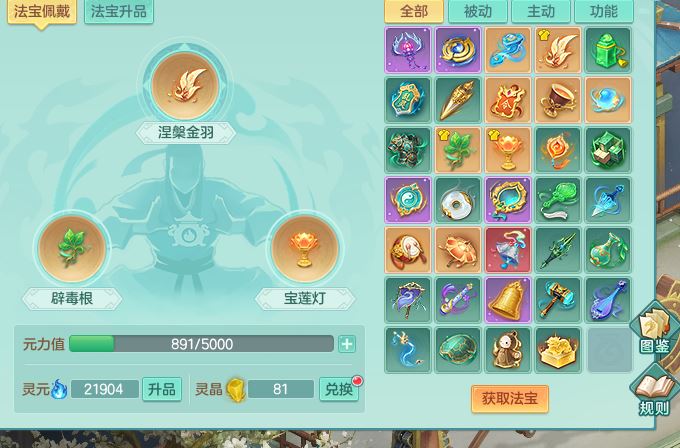The width and height of the screenshot is (680, 448).
Task: Choose the hammer treasure in the grid
Action: point(558,300)
